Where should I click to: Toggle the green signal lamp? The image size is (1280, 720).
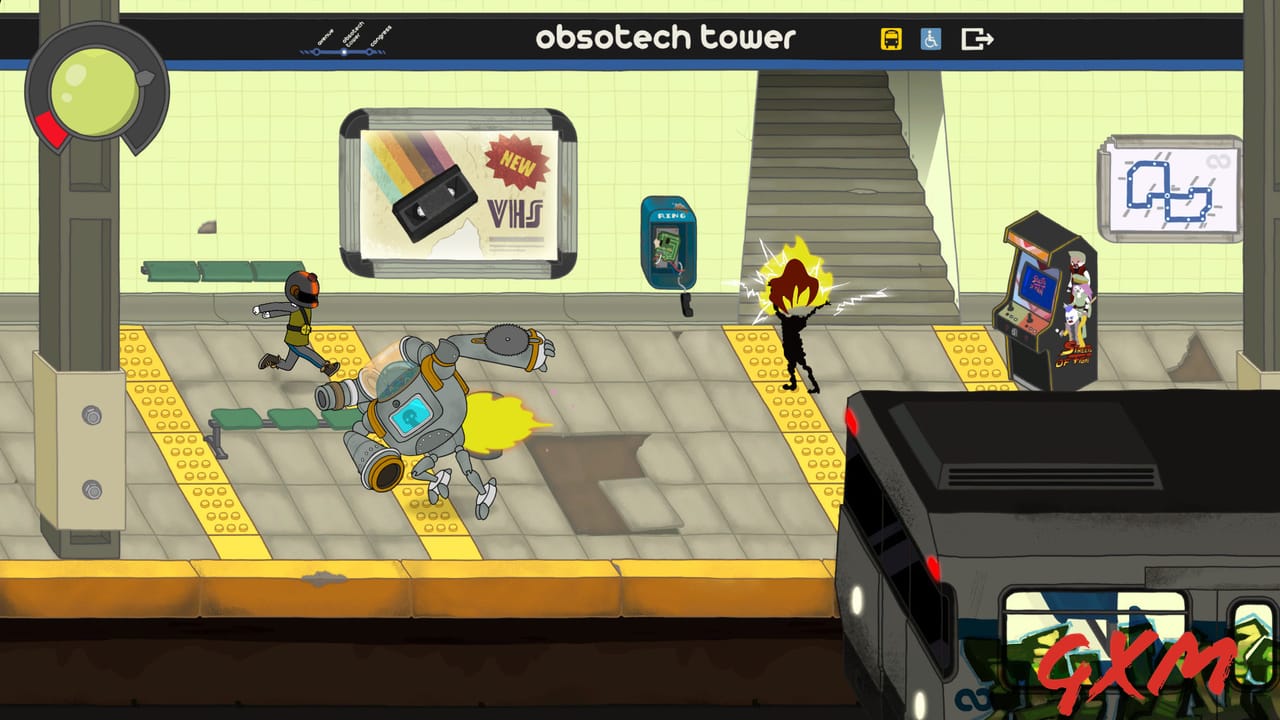pos(92,90)
